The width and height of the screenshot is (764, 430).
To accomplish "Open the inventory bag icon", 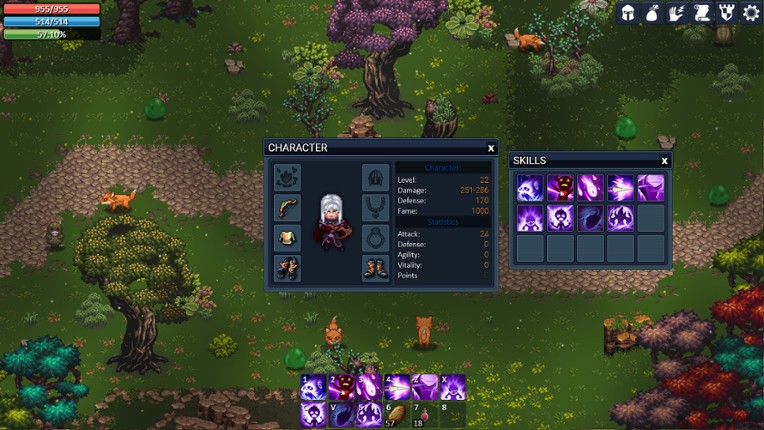I will 653,13.
